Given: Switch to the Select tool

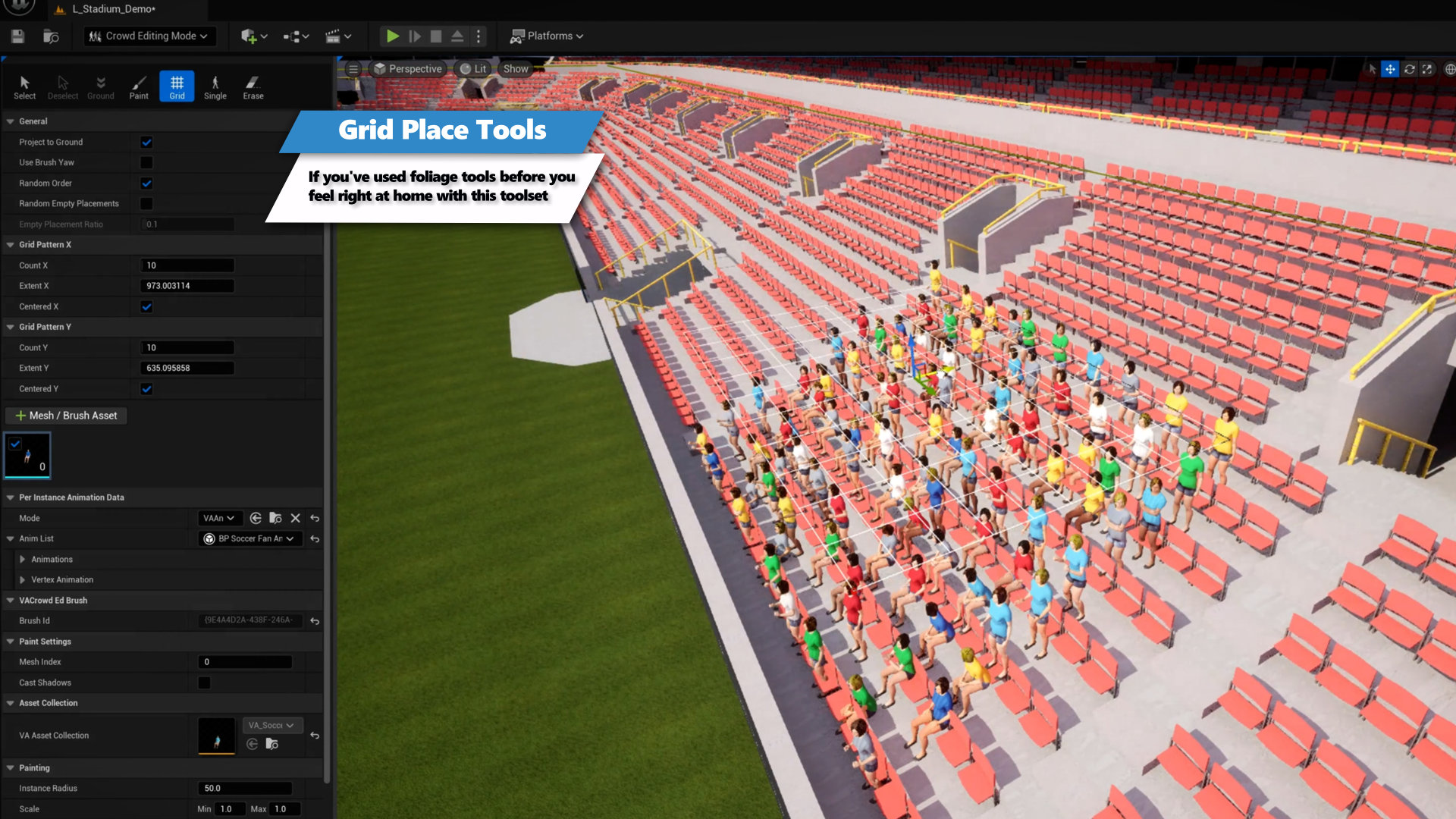Looking at the screenshot, I should (24, 86).
